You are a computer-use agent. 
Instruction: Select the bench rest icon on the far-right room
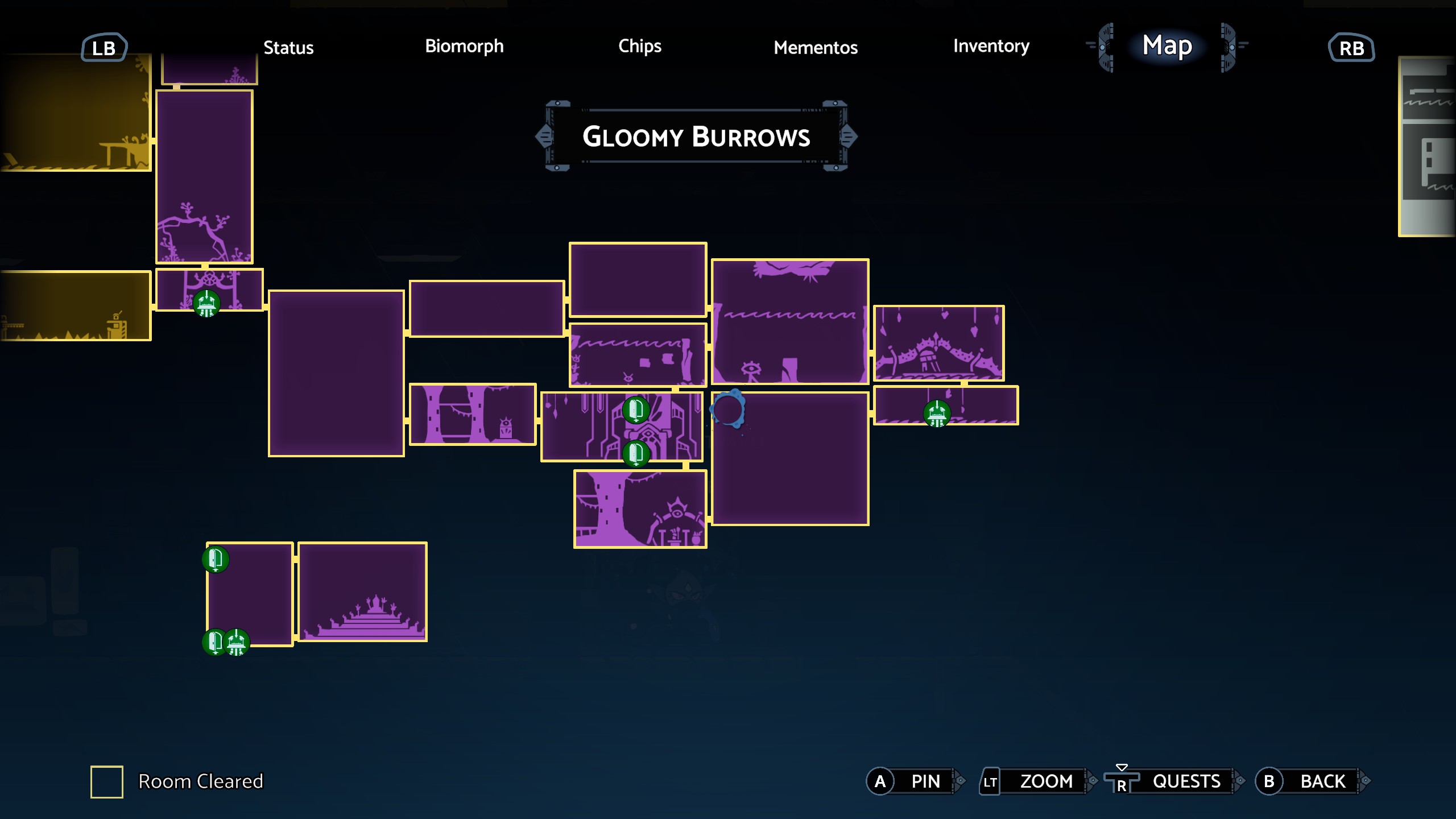(x=937, y=415)
